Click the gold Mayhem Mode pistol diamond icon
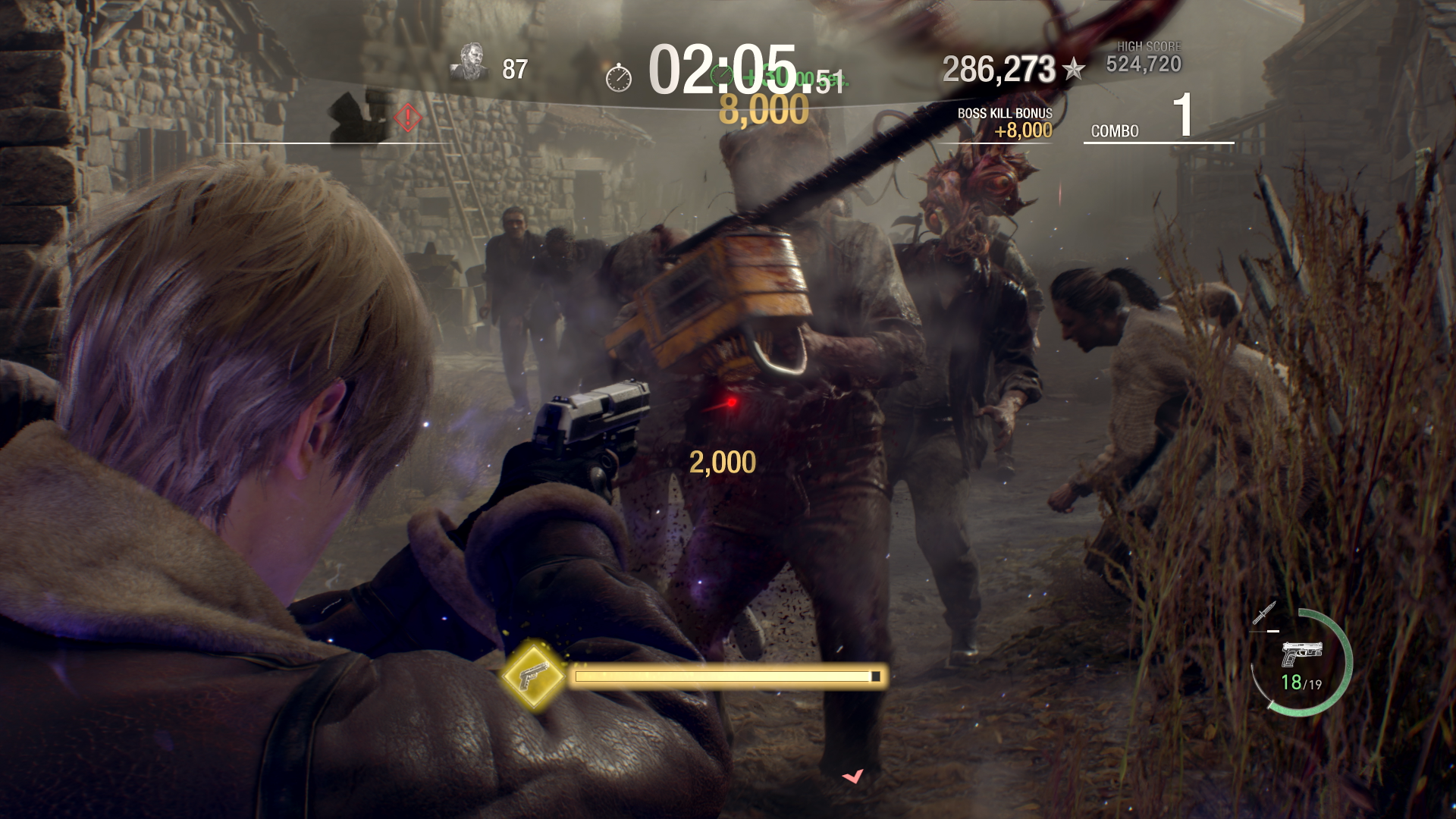 [533, 676]
